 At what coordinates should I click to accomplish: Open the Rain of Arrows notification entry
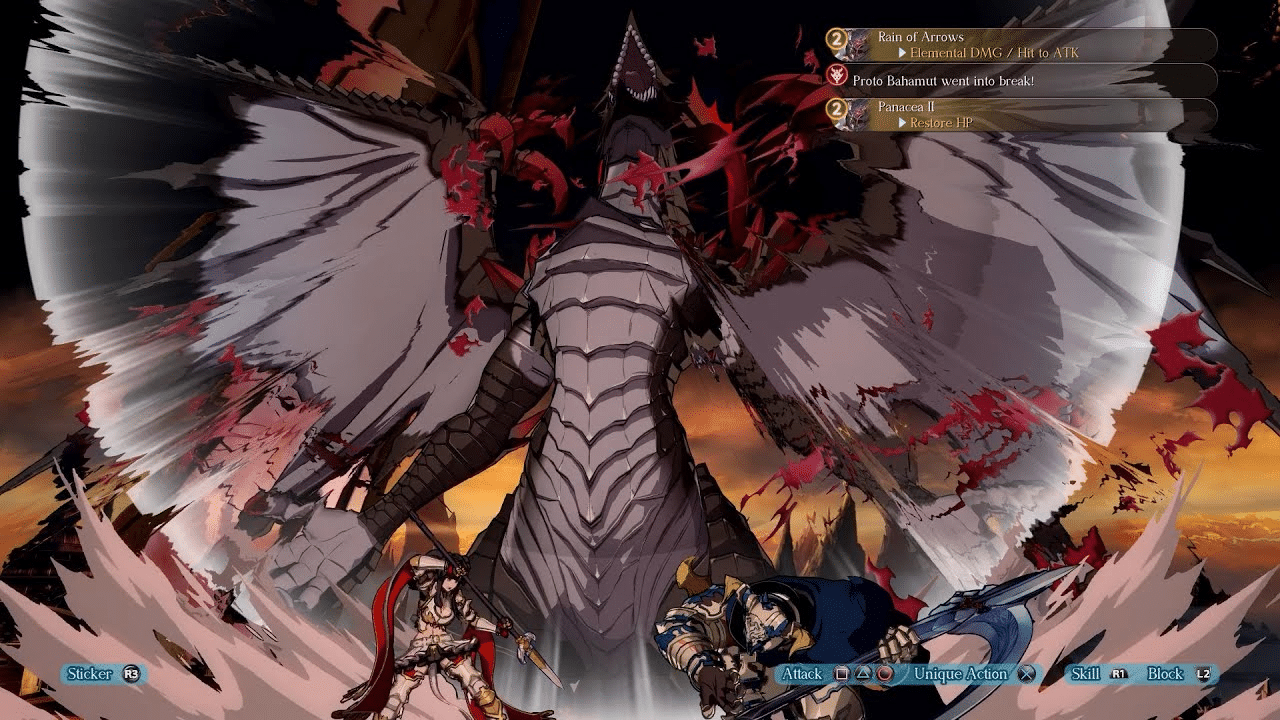coord(921,36)
